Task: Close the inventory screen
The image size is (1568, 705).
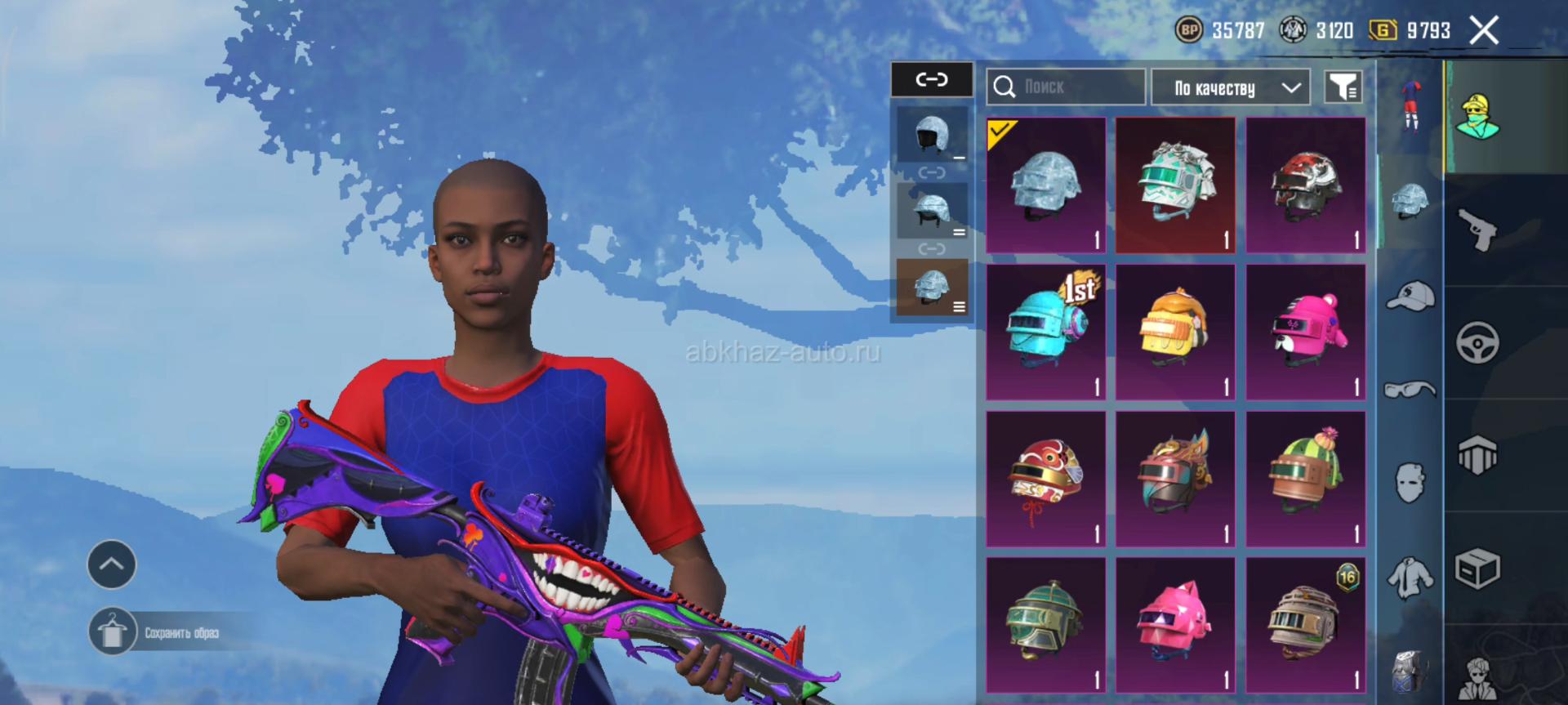Action: point(1484,31)
